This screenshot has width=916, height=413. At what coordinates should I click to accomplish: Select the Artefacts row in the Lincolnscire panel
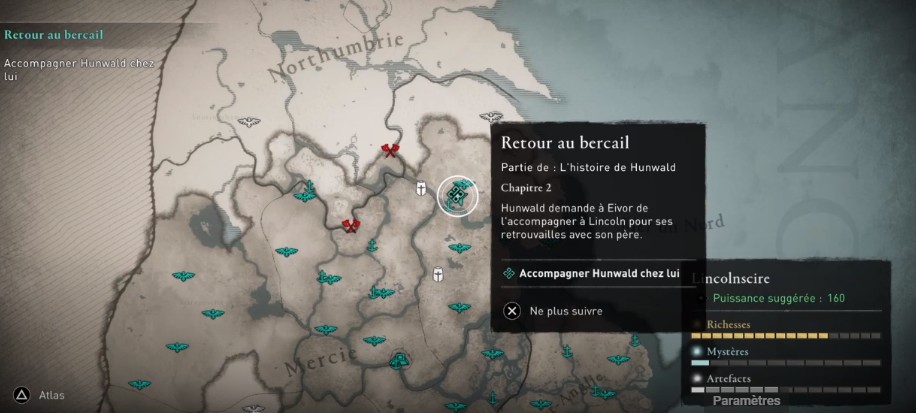(785, 382)
